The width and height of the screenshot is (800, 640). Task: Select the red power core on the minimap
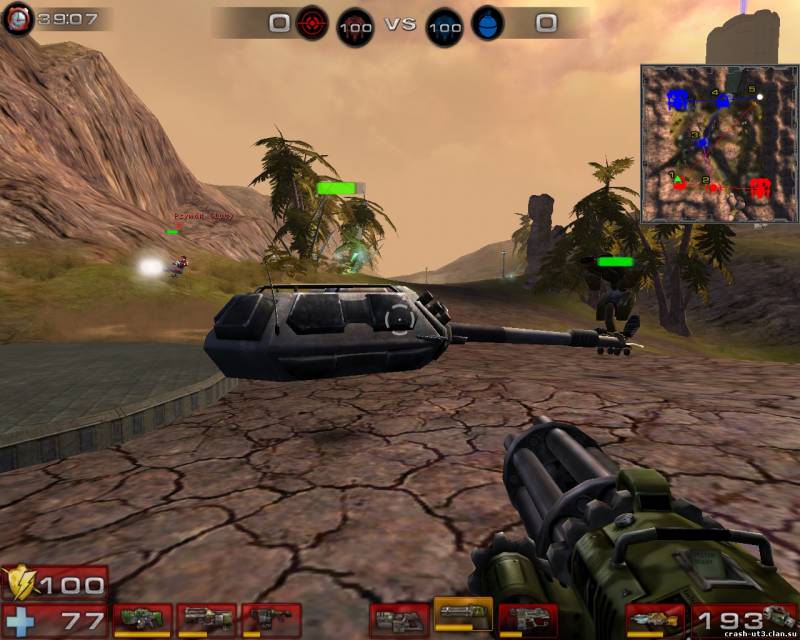click(760, 187)
